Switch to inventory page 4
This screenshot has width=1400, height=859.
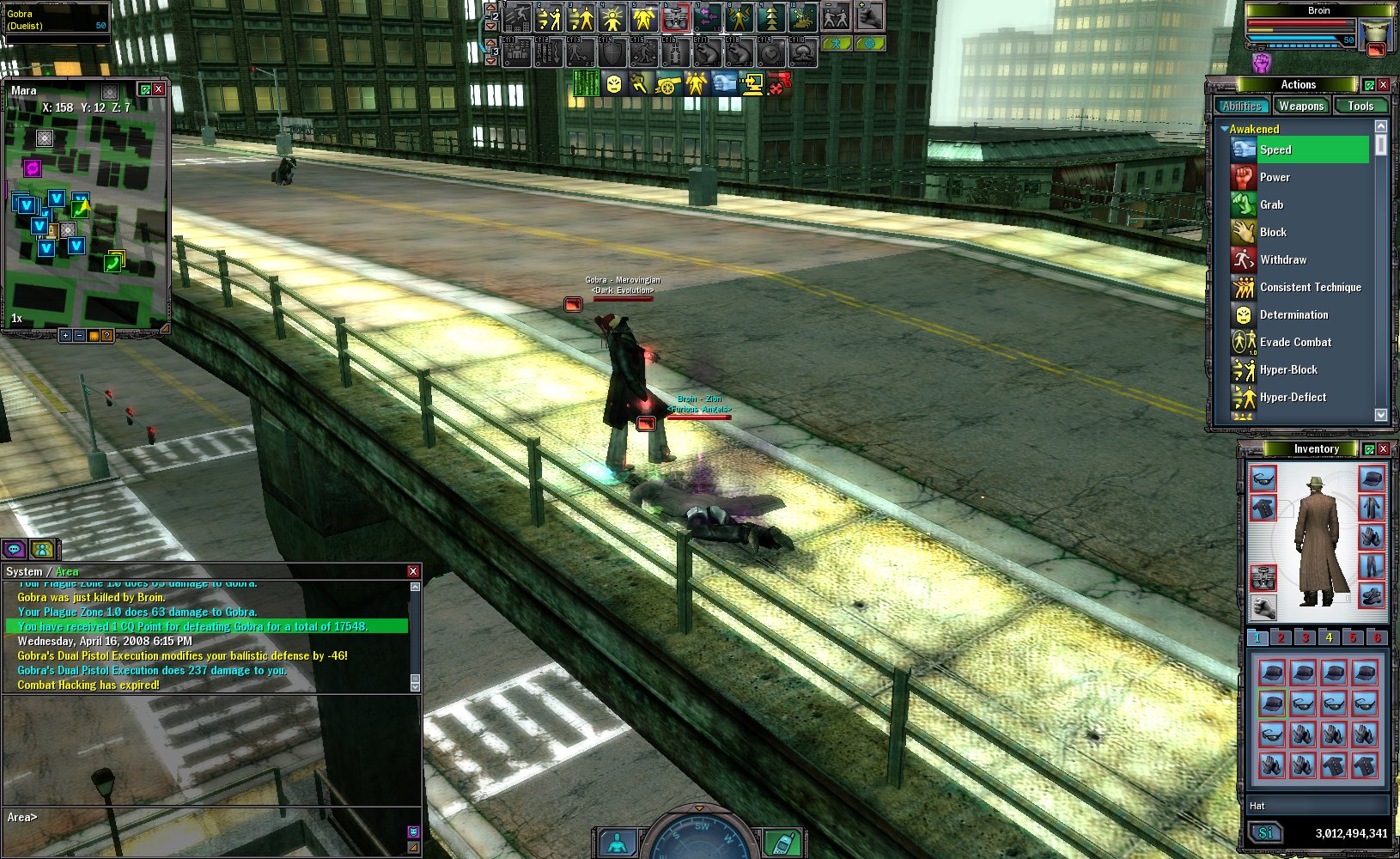point(1329,637)
